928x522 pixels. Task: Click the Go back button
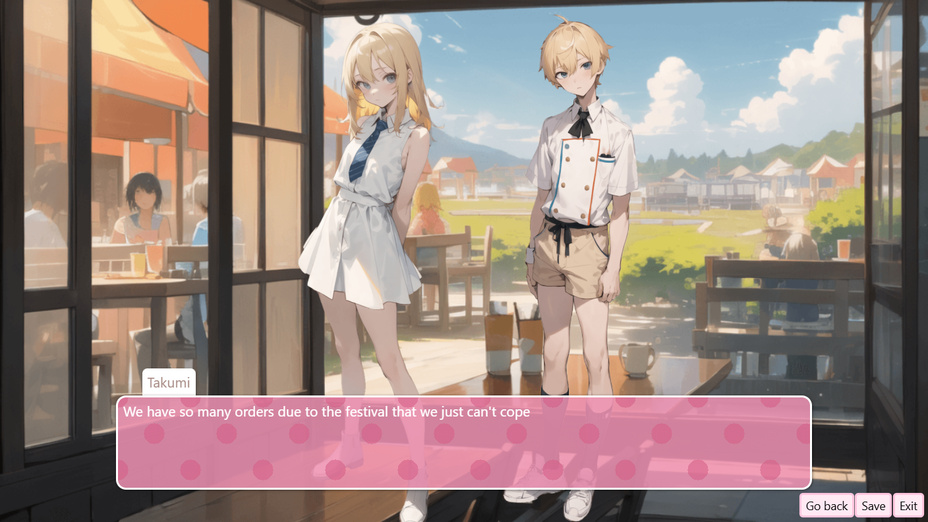(x=826, y=506)
